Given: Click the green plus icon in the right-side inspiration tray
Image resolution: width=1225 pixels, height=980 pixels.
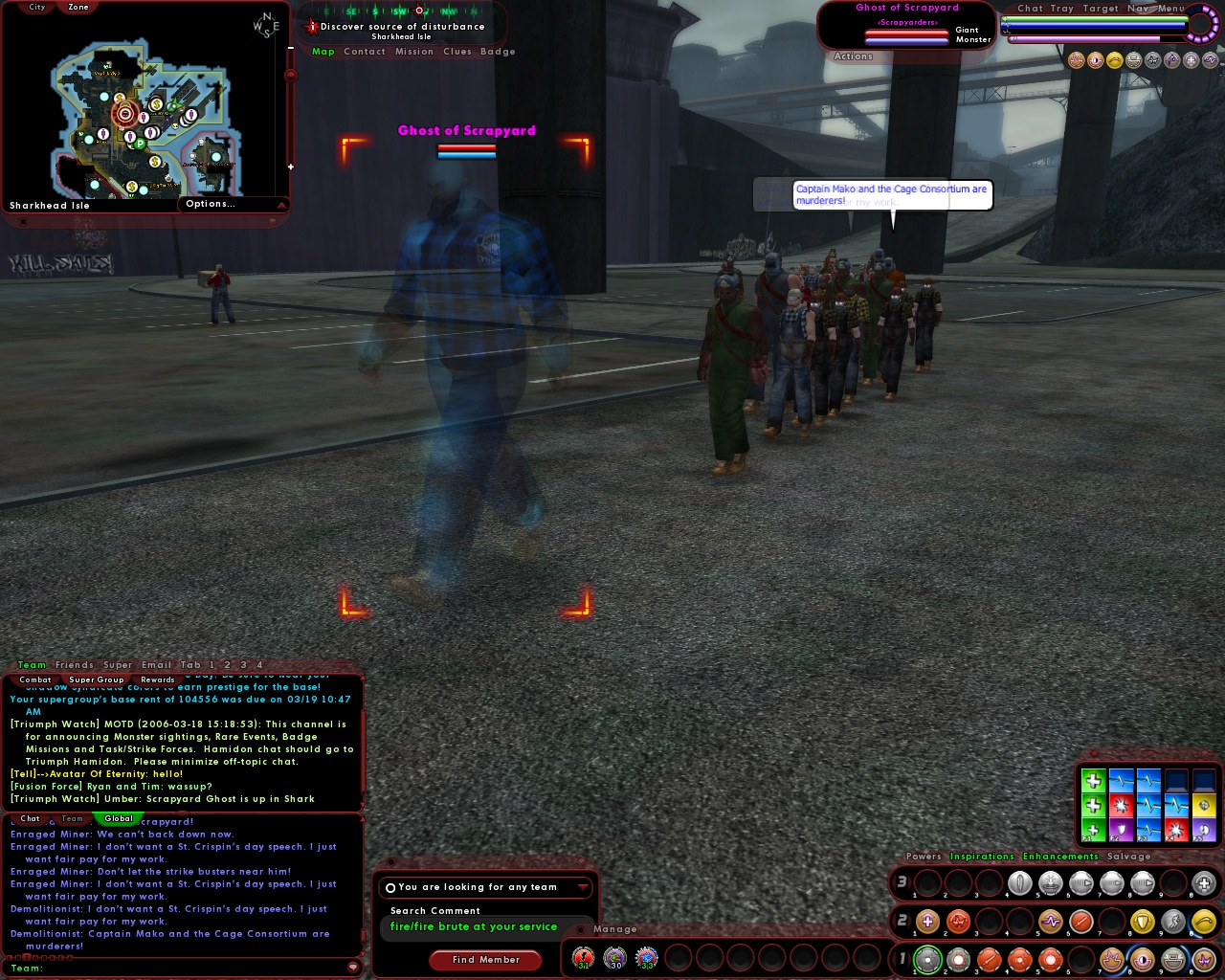Looking at the screenshot, I should tap(1094, 781).
